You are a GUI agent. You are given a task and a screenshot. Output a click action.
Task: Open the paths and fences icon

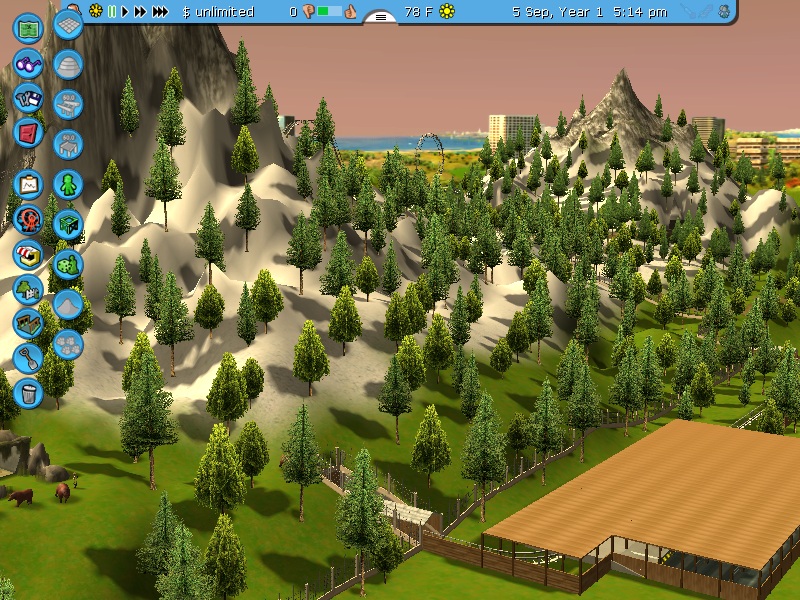pos(28,324)
